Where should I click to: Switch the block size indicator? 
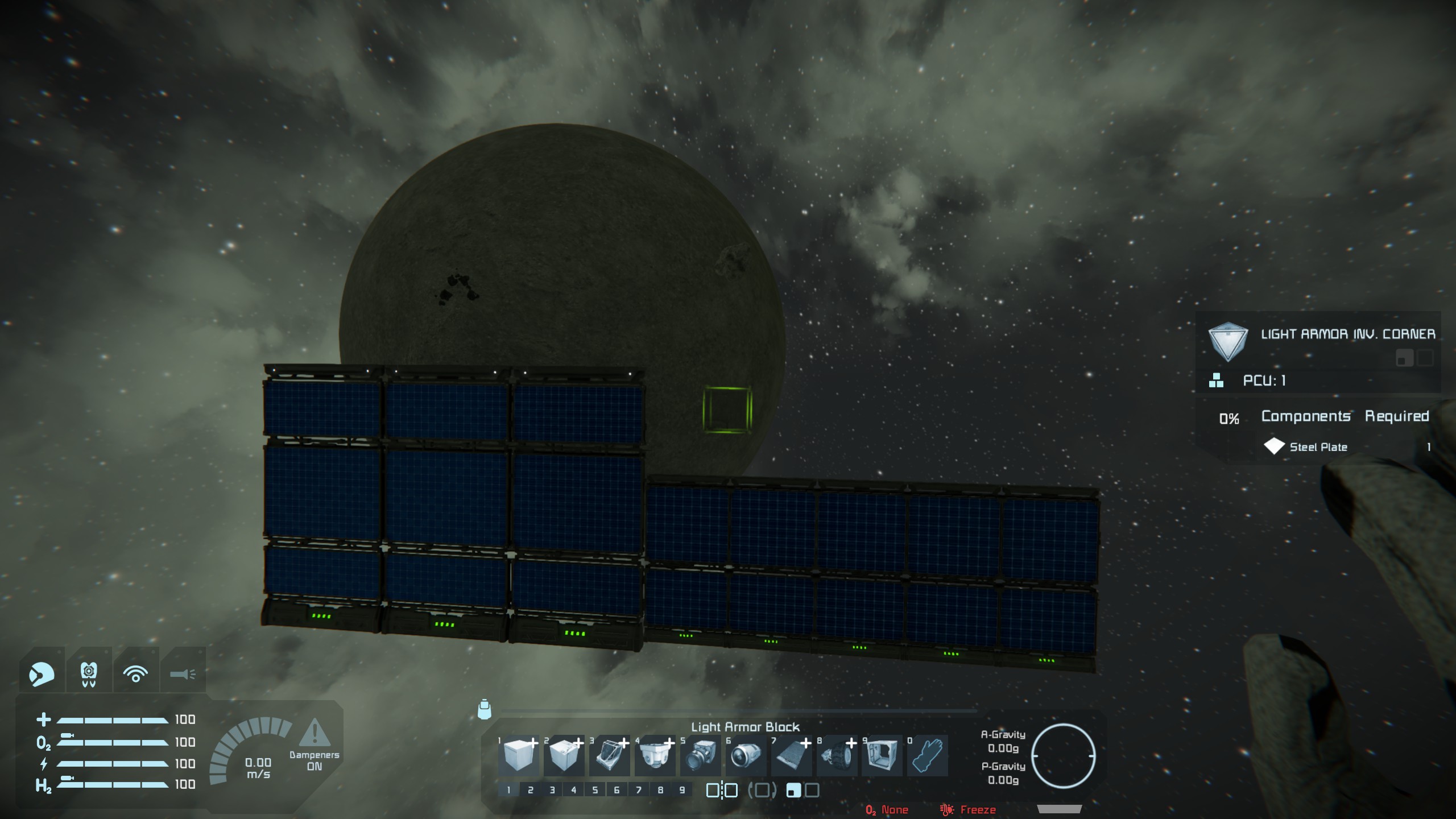tap(803, 790)
